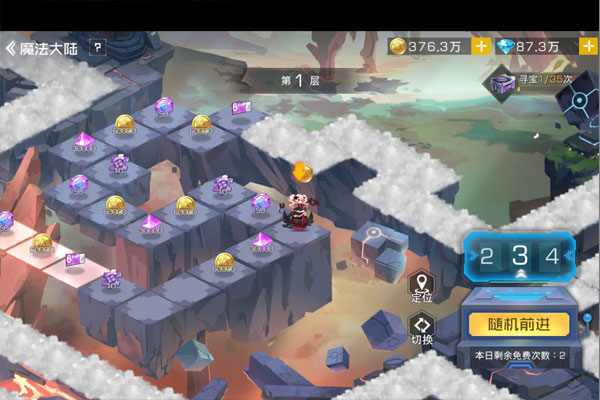Tap the 切换 switch button

coord(422,328)
